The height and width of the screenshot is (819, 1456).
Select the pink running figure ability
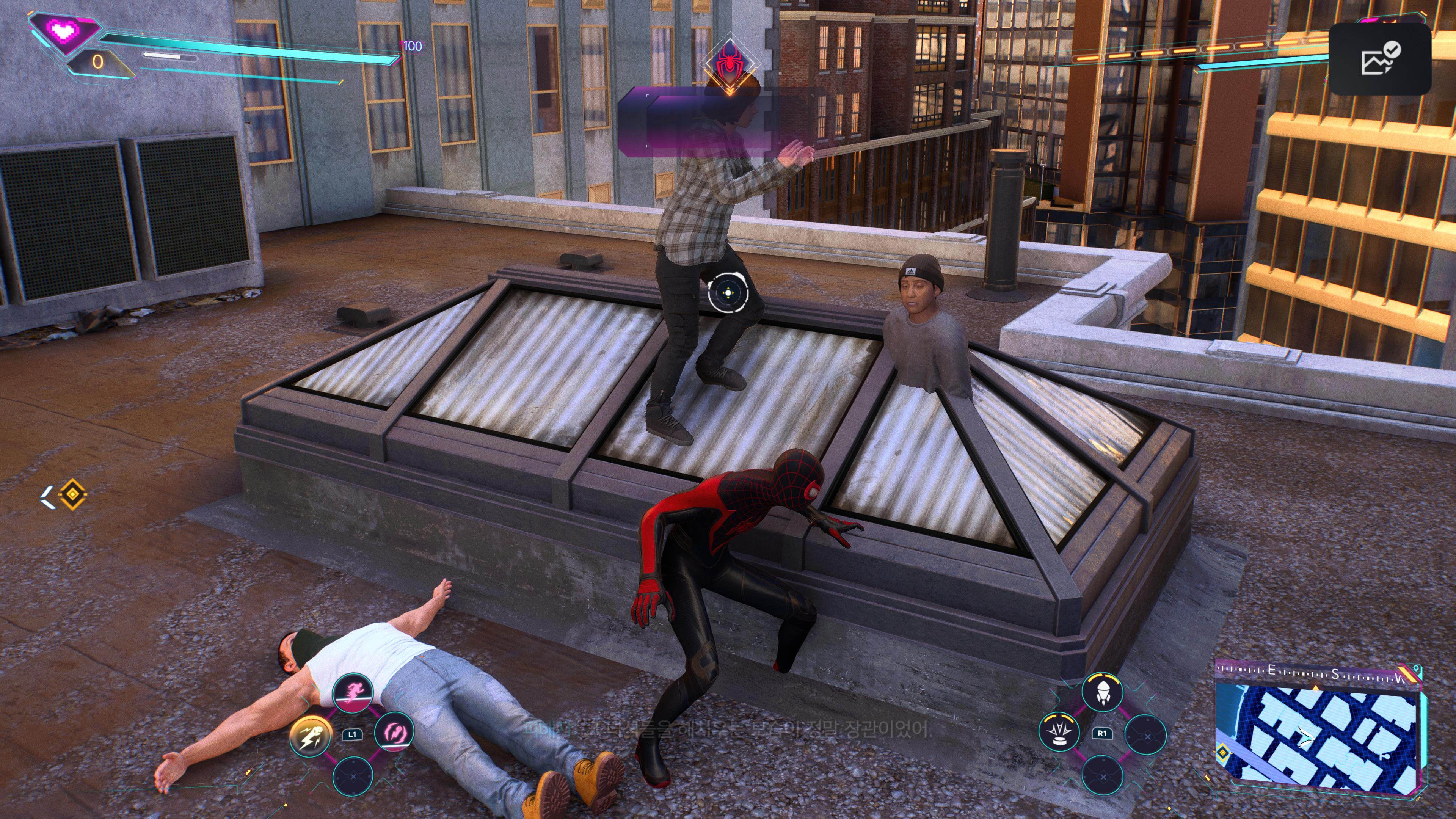(353, 692)
